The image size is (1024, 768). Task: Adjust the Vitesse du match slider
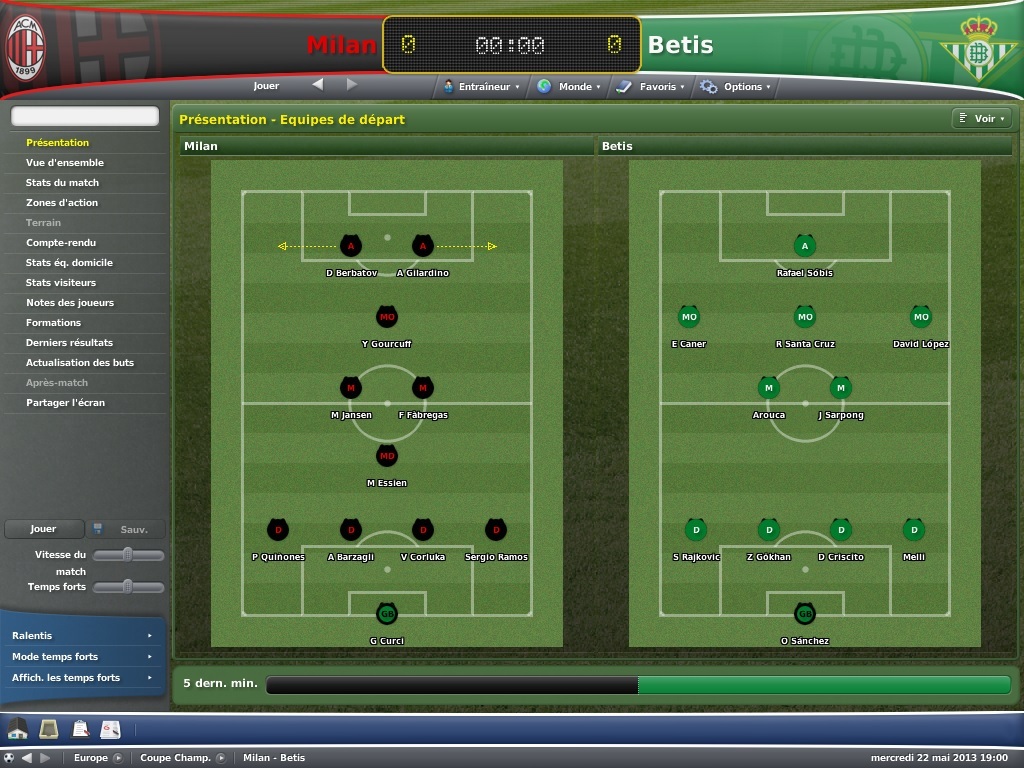click(128, 555)
